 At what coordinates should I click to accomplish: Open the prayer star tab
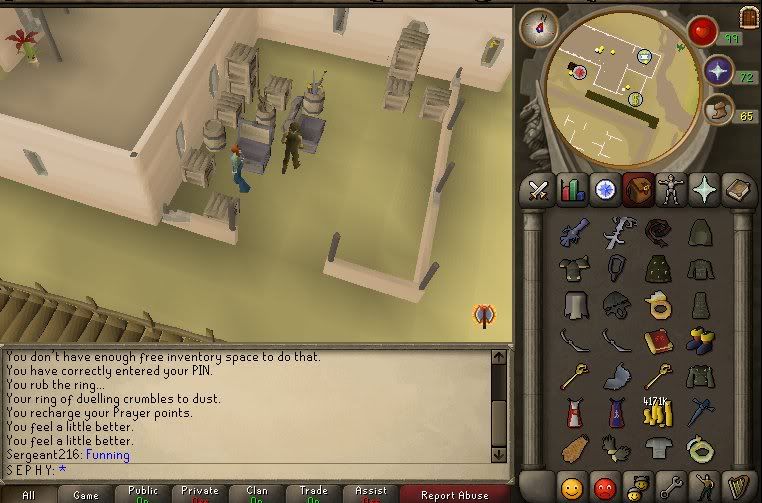coord(702,189)
